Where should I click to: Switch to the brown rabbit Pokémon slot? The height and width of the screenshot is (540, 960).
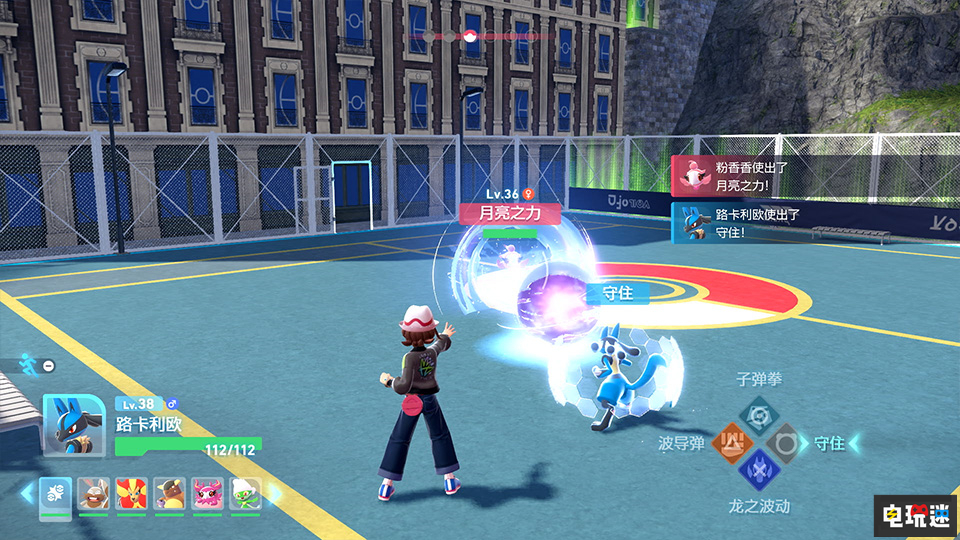(94, 494)
